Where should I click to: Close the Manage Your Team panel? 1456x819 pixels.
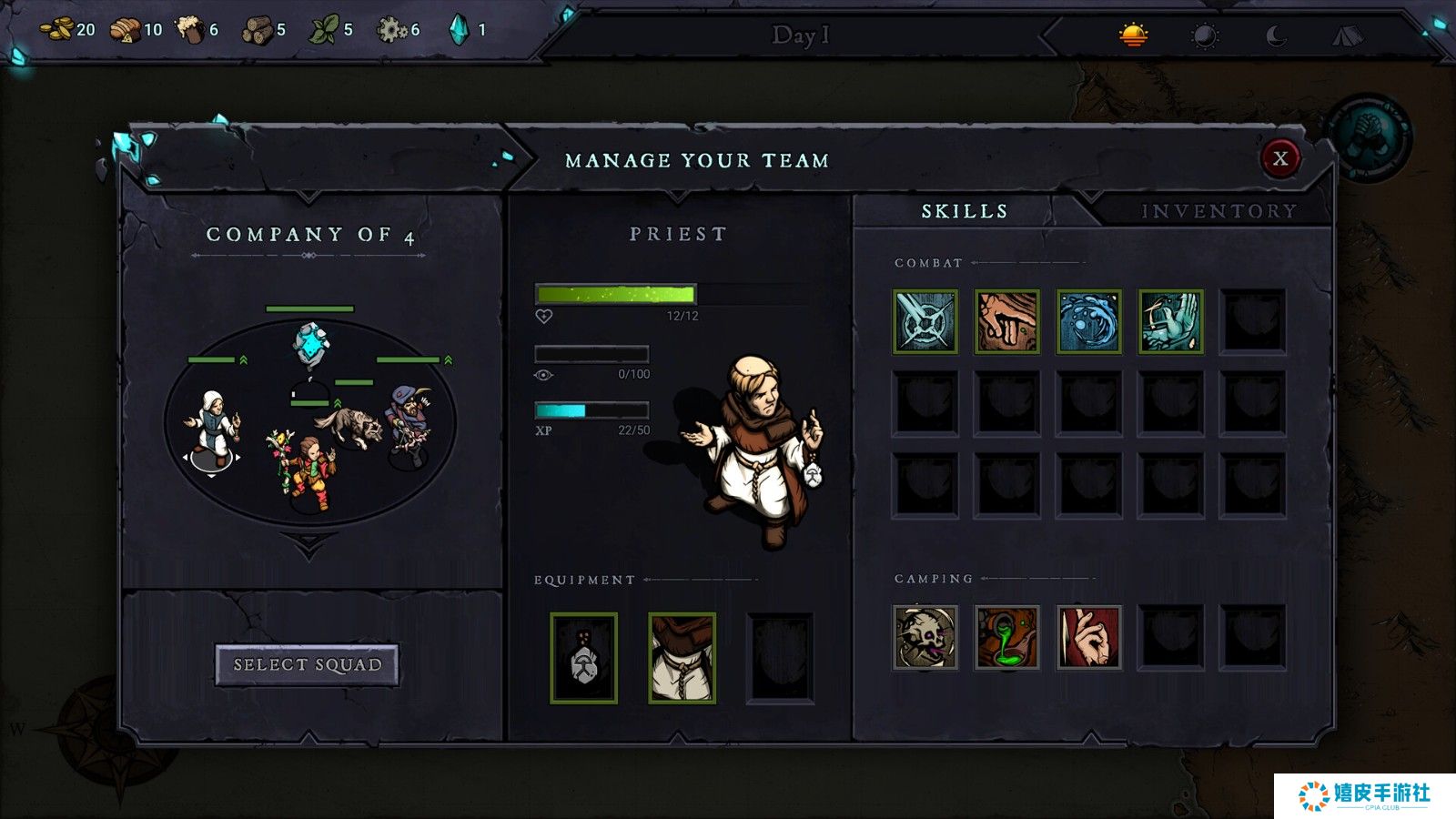(1279, 158)
